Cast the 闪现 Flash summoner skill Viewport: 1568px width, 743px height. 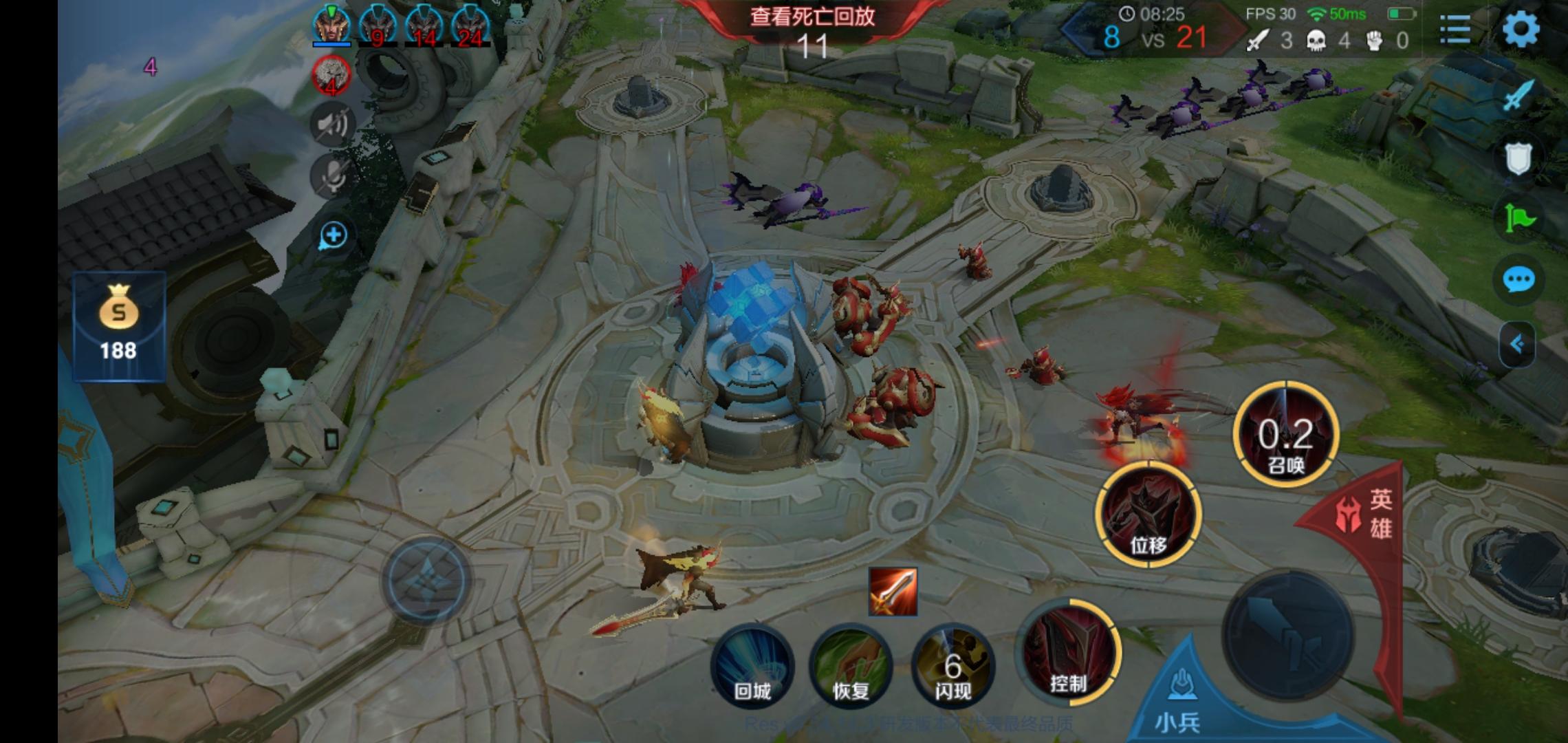tap(955, 665)
